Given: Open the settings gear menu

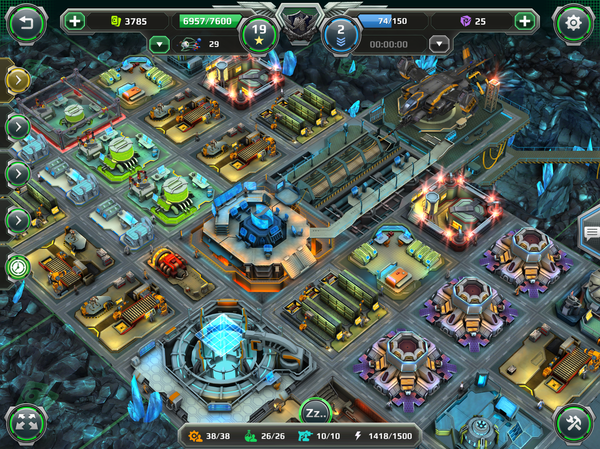Looking at the screenshot, I should [x=573, y=21].
